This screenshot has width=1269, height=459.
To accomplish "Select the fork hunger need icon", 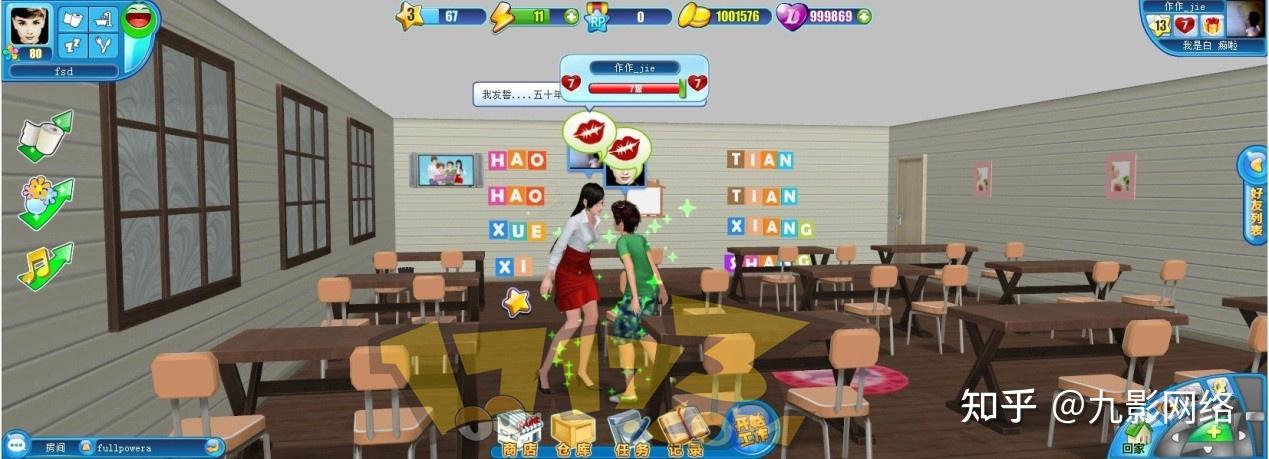I will point(103,45).
